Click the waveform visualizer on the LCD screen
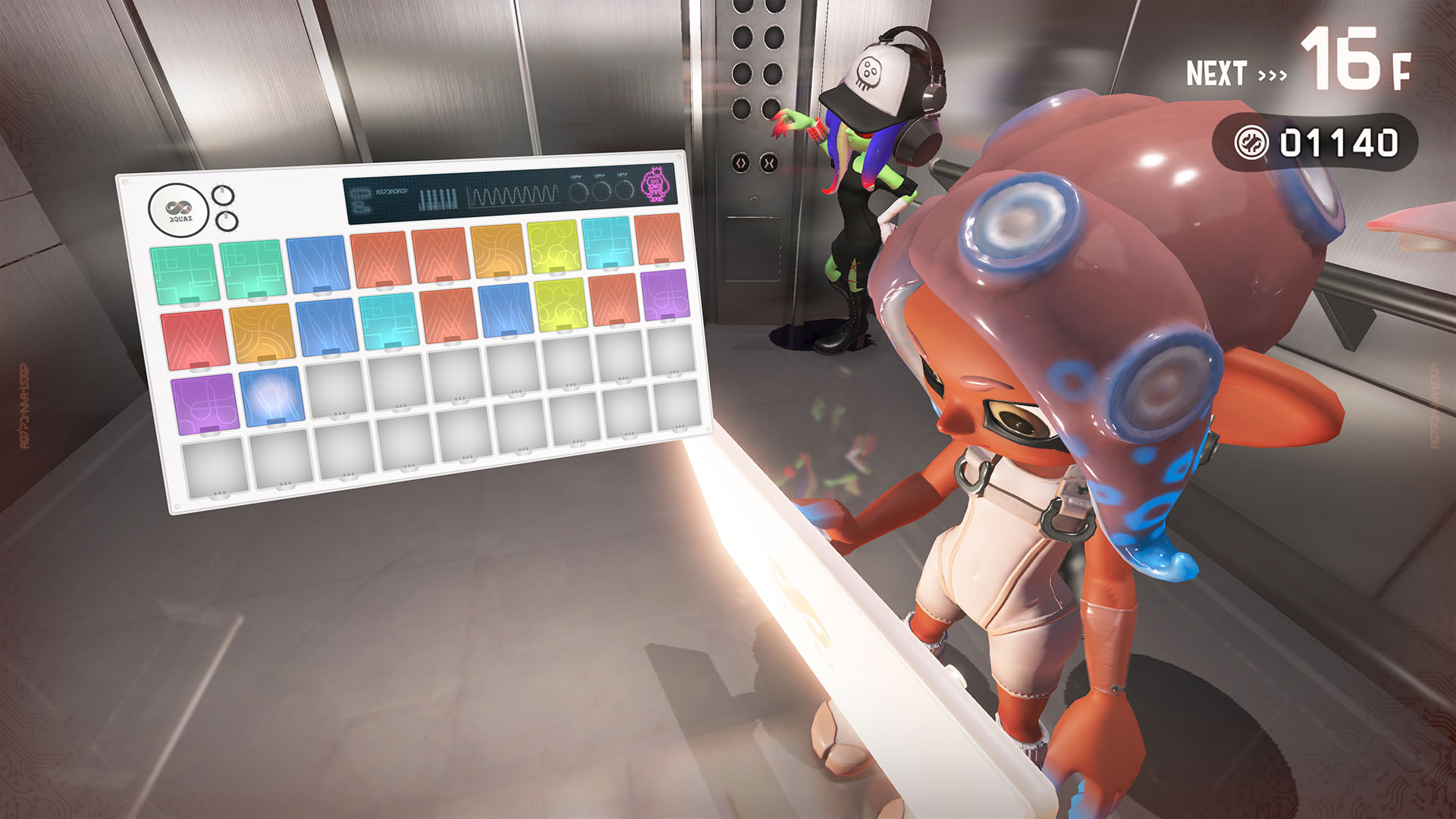The height and width of the screenshot is (819, 1456). pyautogui.click(x=513, y=196)
